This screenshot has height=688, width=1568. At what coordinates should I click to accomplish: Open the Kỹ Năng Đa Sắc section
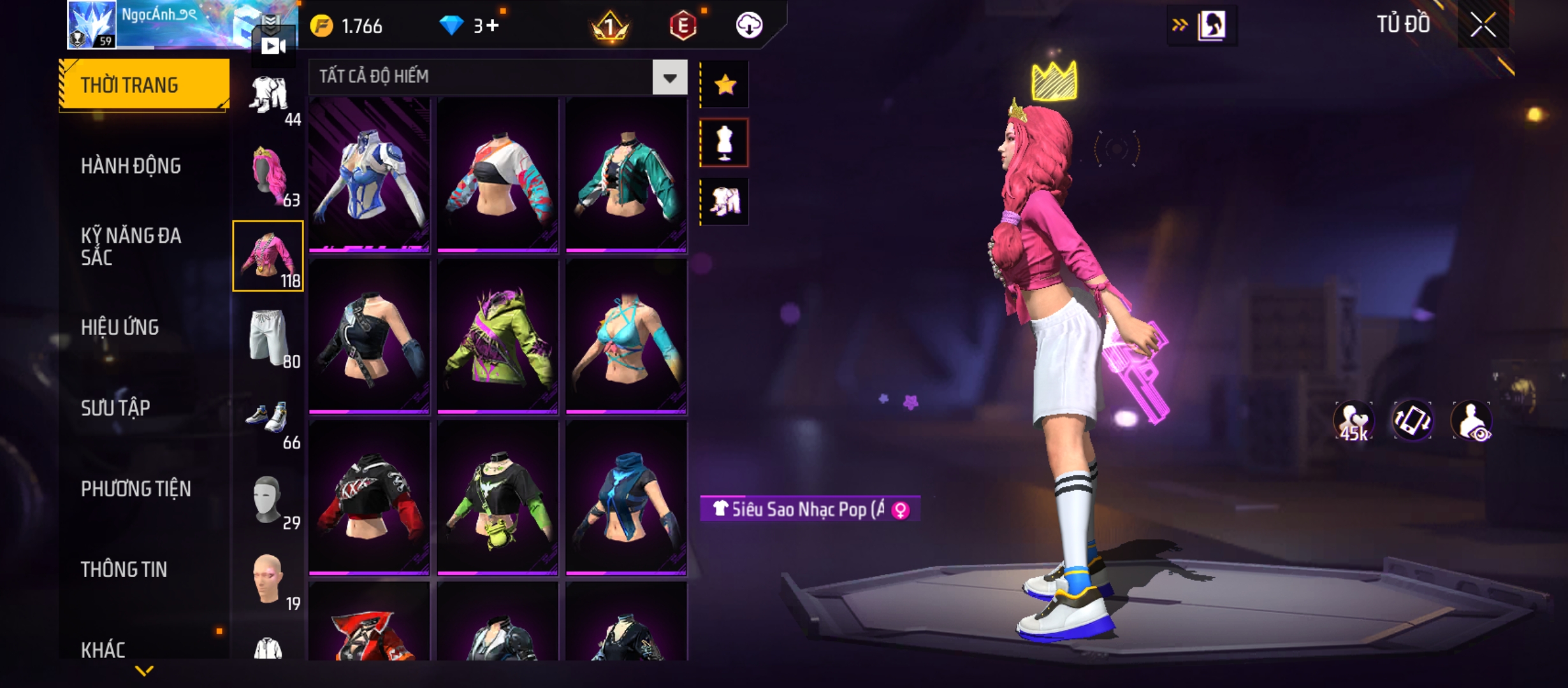(x=131, y=247)
